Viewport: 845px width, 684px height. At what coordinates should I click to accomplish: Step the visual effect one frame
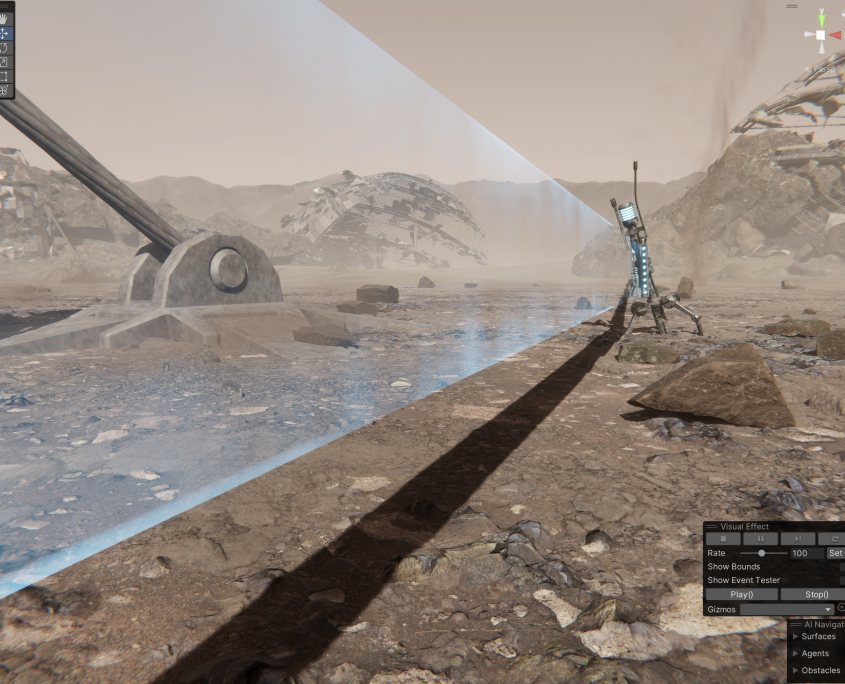click(x=797, y=539)
